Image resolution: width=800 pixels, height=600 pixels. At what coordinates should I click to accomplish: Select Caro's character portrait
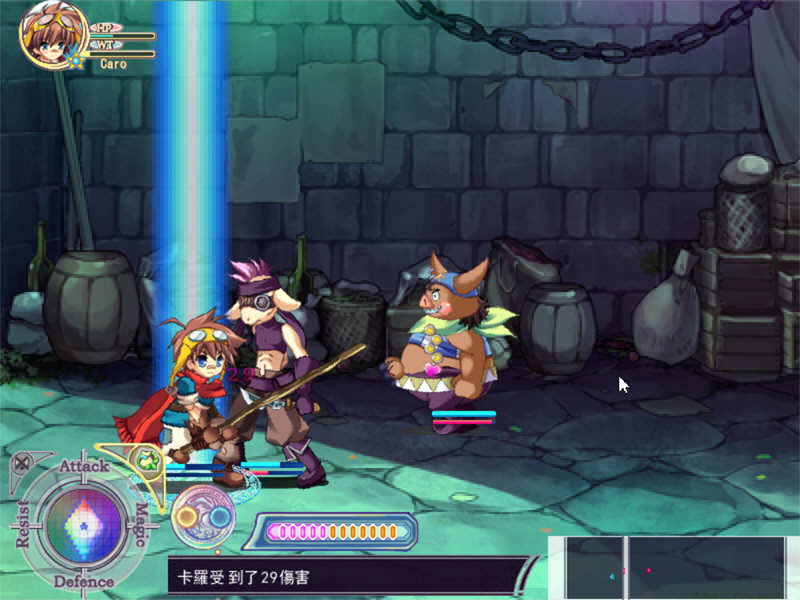tap(42, 32)
